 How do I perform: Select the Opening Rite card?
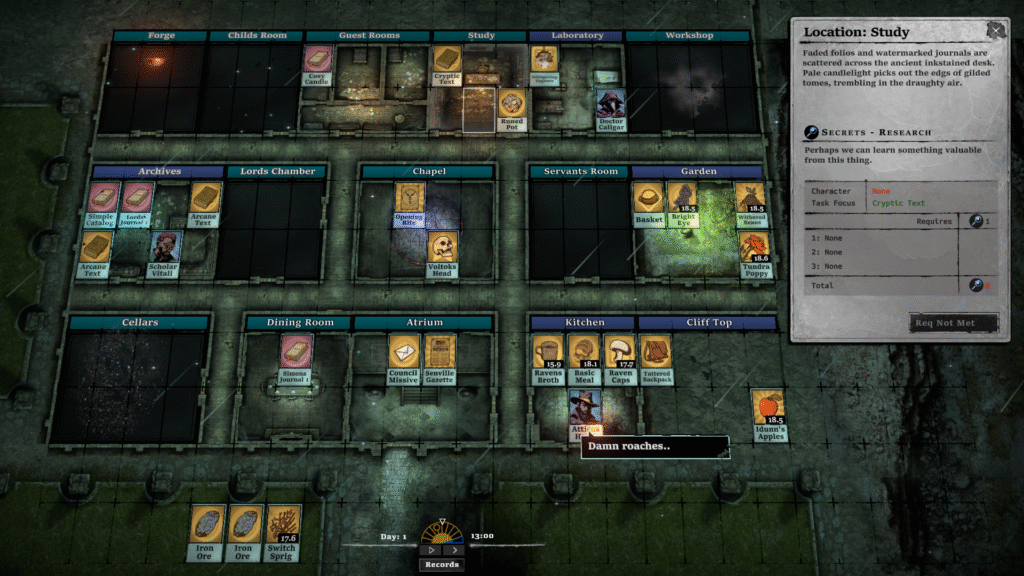[x=409, y=203]
